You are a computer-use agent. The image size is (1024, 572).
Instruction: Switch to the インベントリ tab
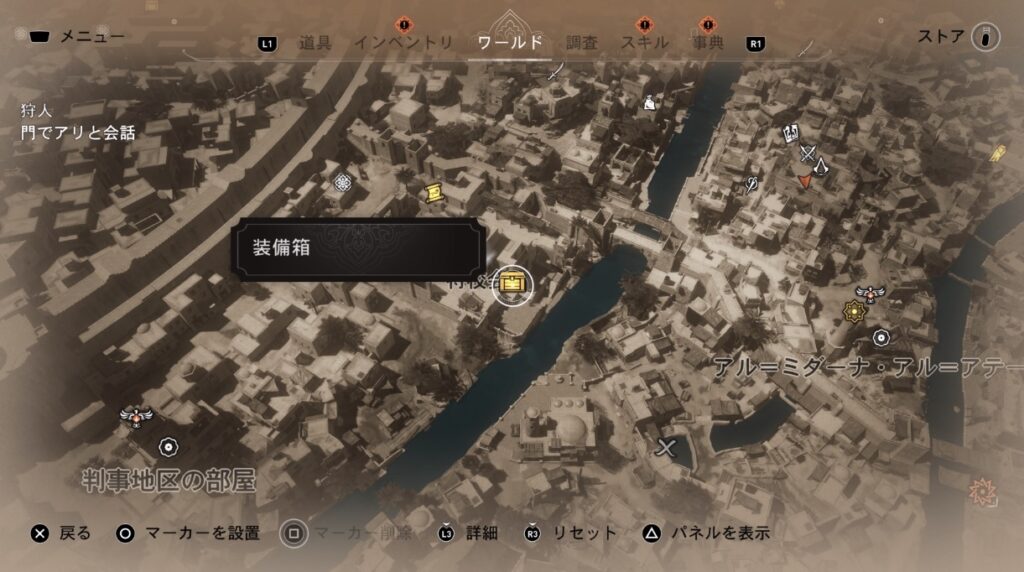[403, 43]
